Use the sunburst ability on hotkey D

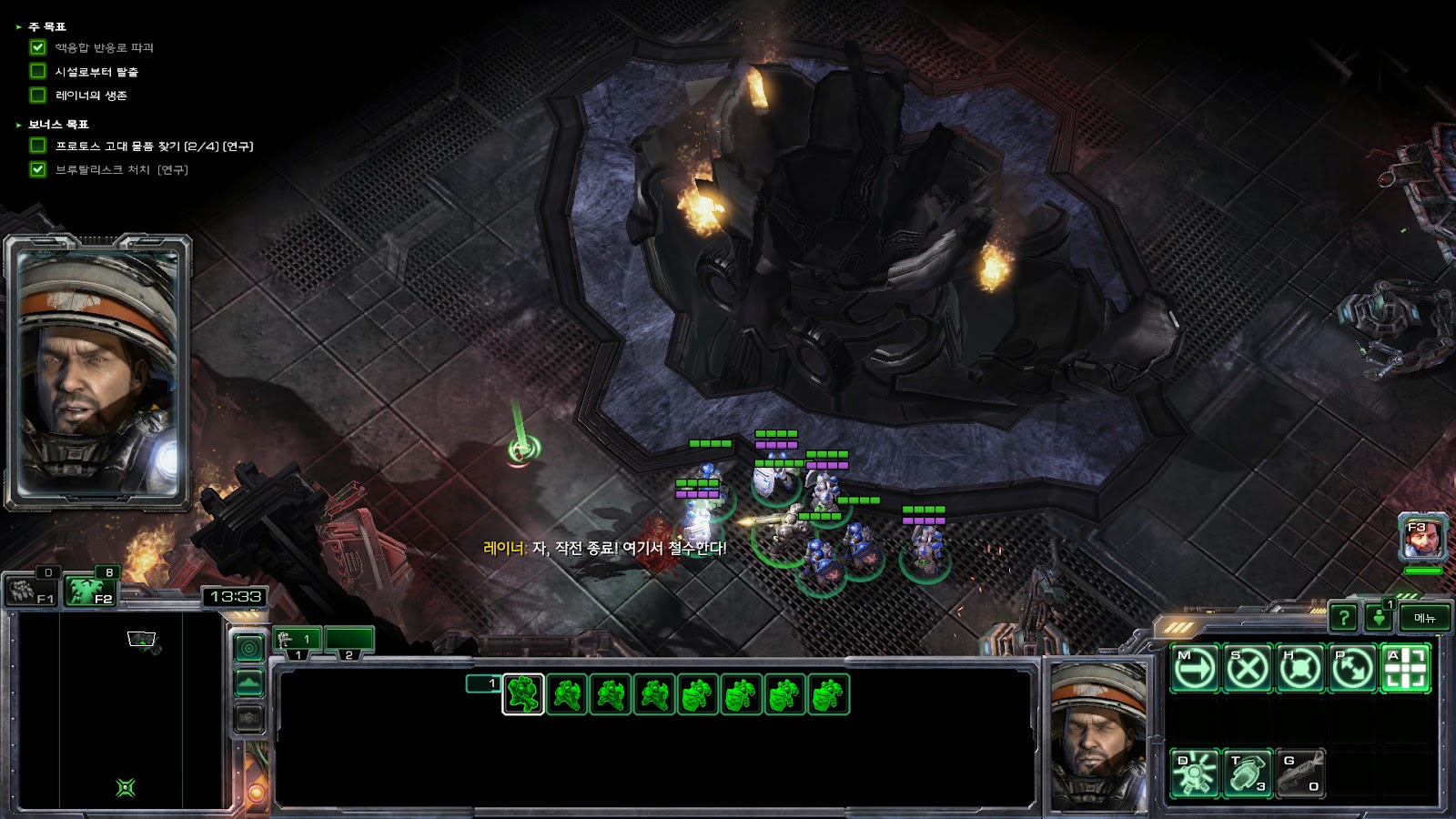point(1195,773)
